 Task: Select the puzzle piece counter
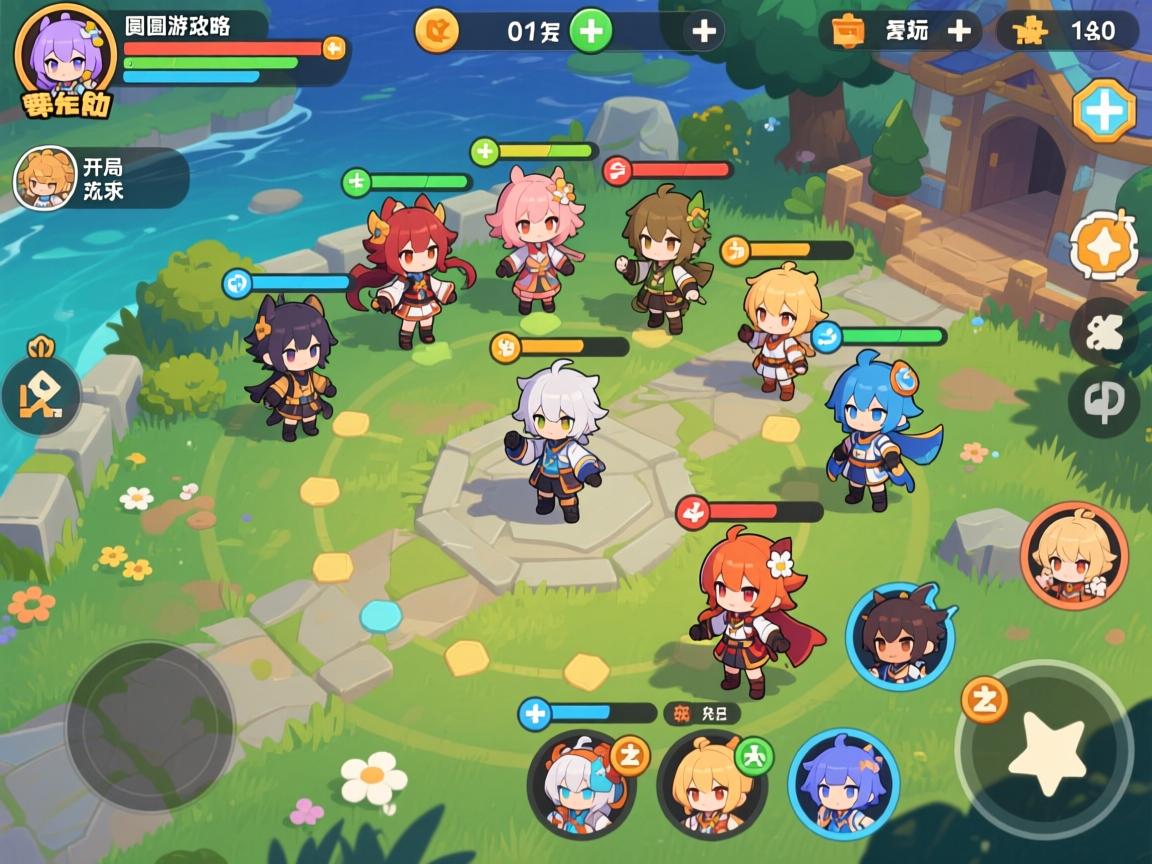point(1068,31)
